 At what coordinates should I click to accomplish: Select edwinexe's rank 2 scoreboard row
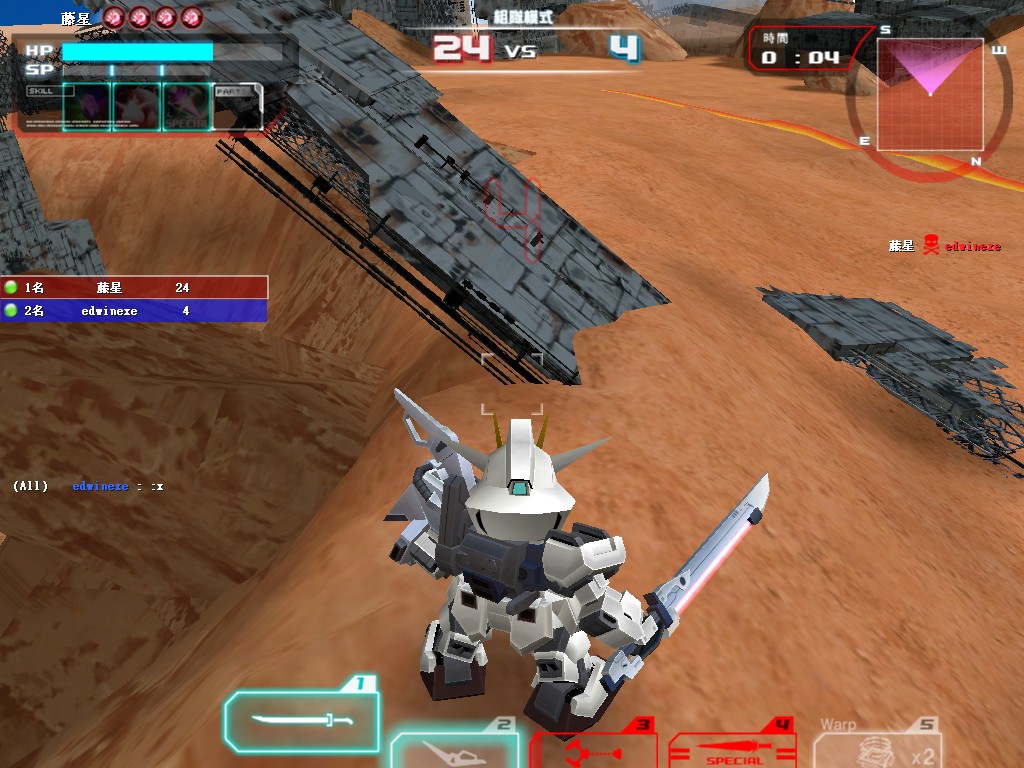pyautogui.click(x=134, y=311)
